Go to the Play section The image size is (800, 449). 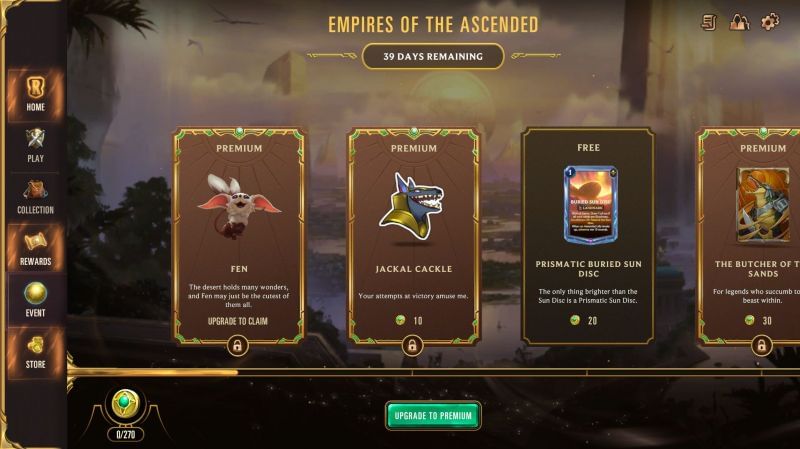[35, 145]
